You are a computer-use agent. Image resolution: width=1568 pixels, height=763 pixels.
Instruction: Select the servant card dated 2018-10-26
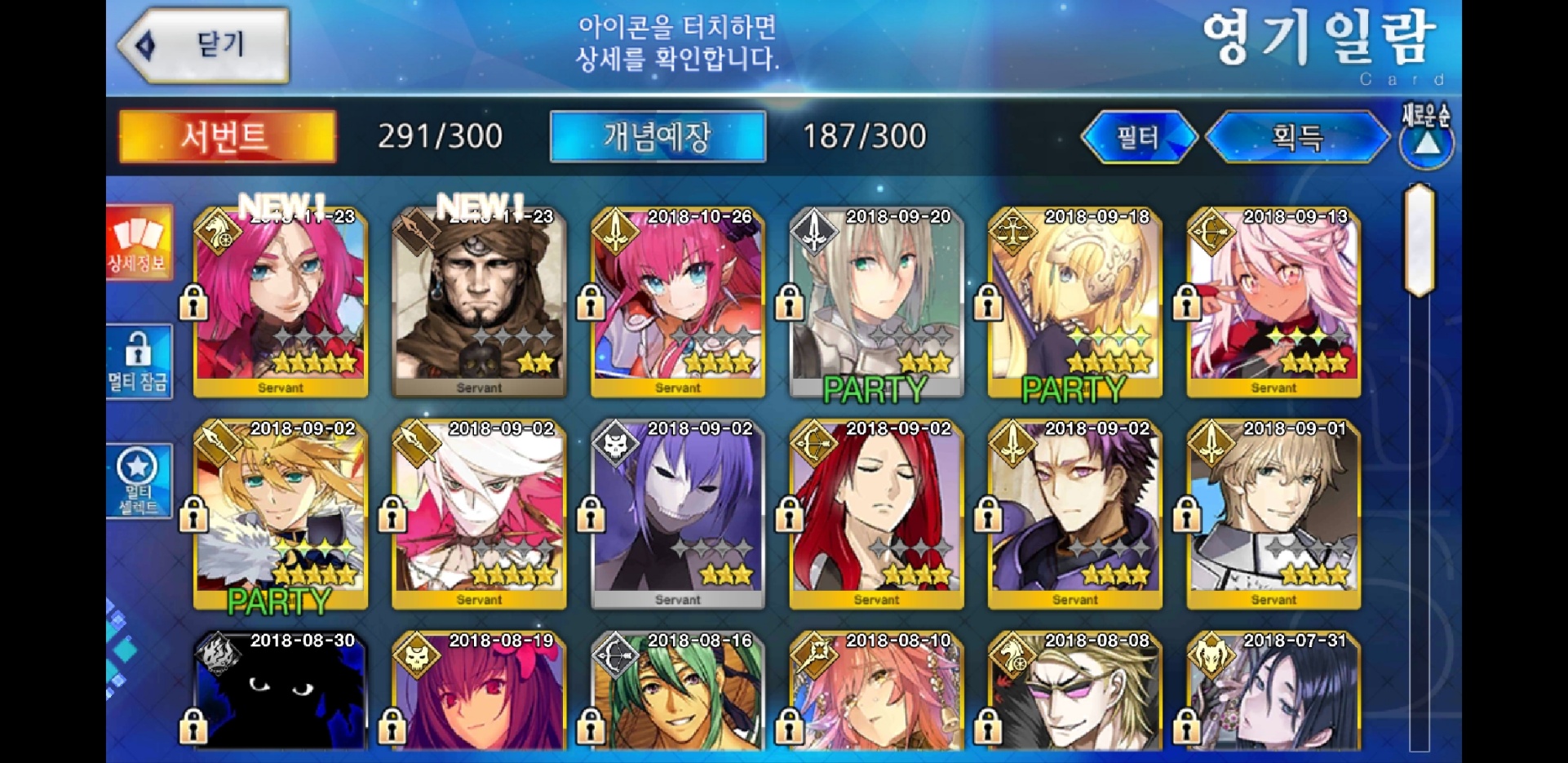(x=678, y=302)
